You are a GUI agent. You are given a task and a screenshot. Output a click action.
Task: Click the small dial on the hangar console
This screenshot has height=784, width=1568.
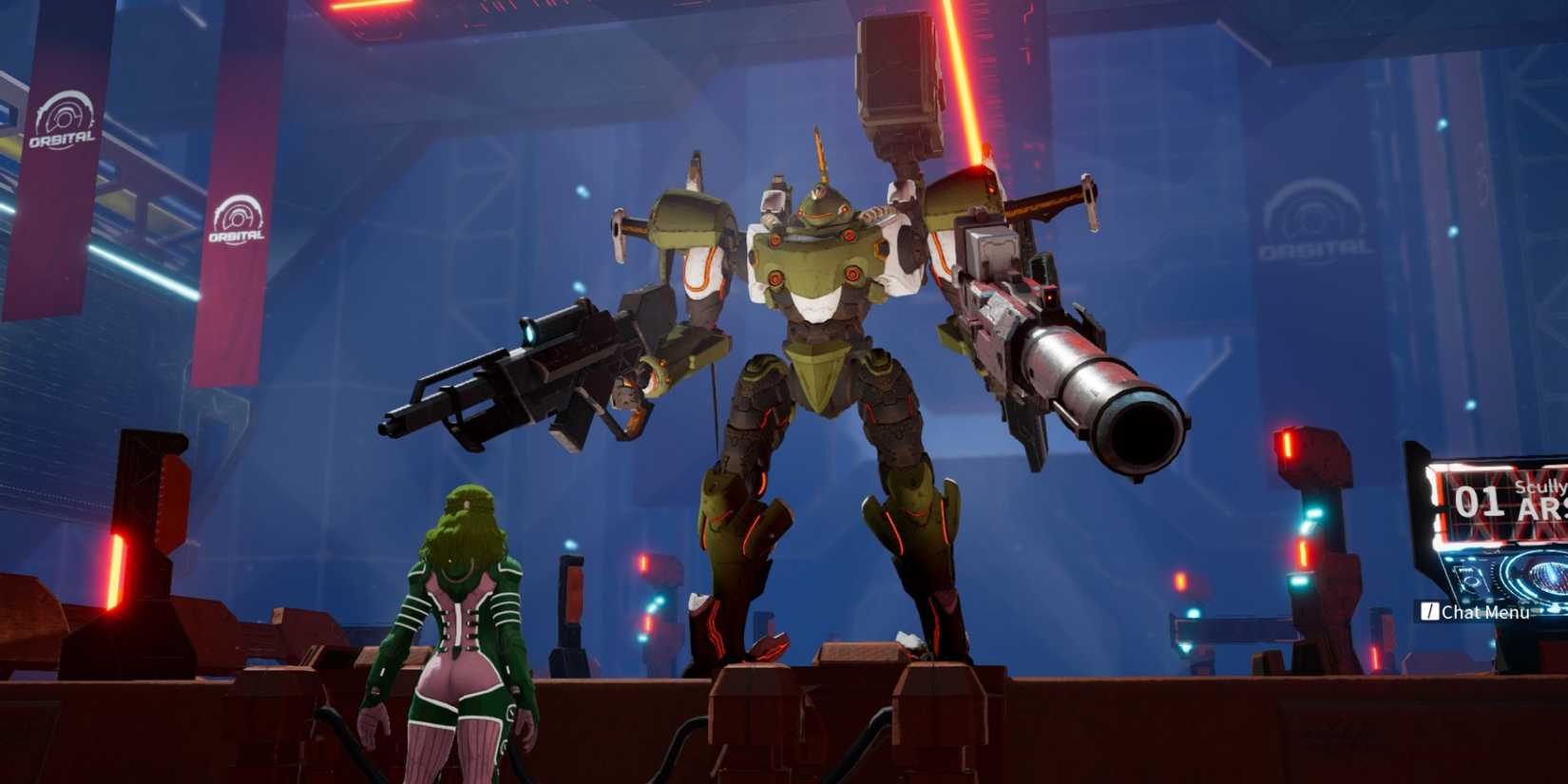1472,583
